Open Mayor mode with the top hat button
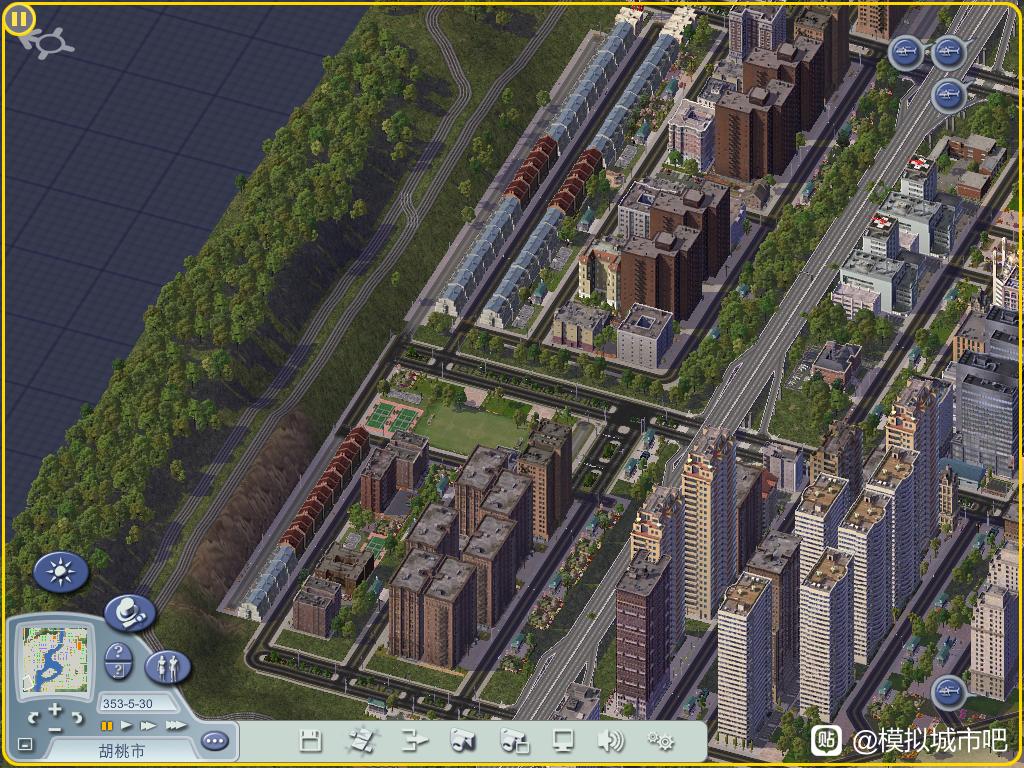 (130, 612)
